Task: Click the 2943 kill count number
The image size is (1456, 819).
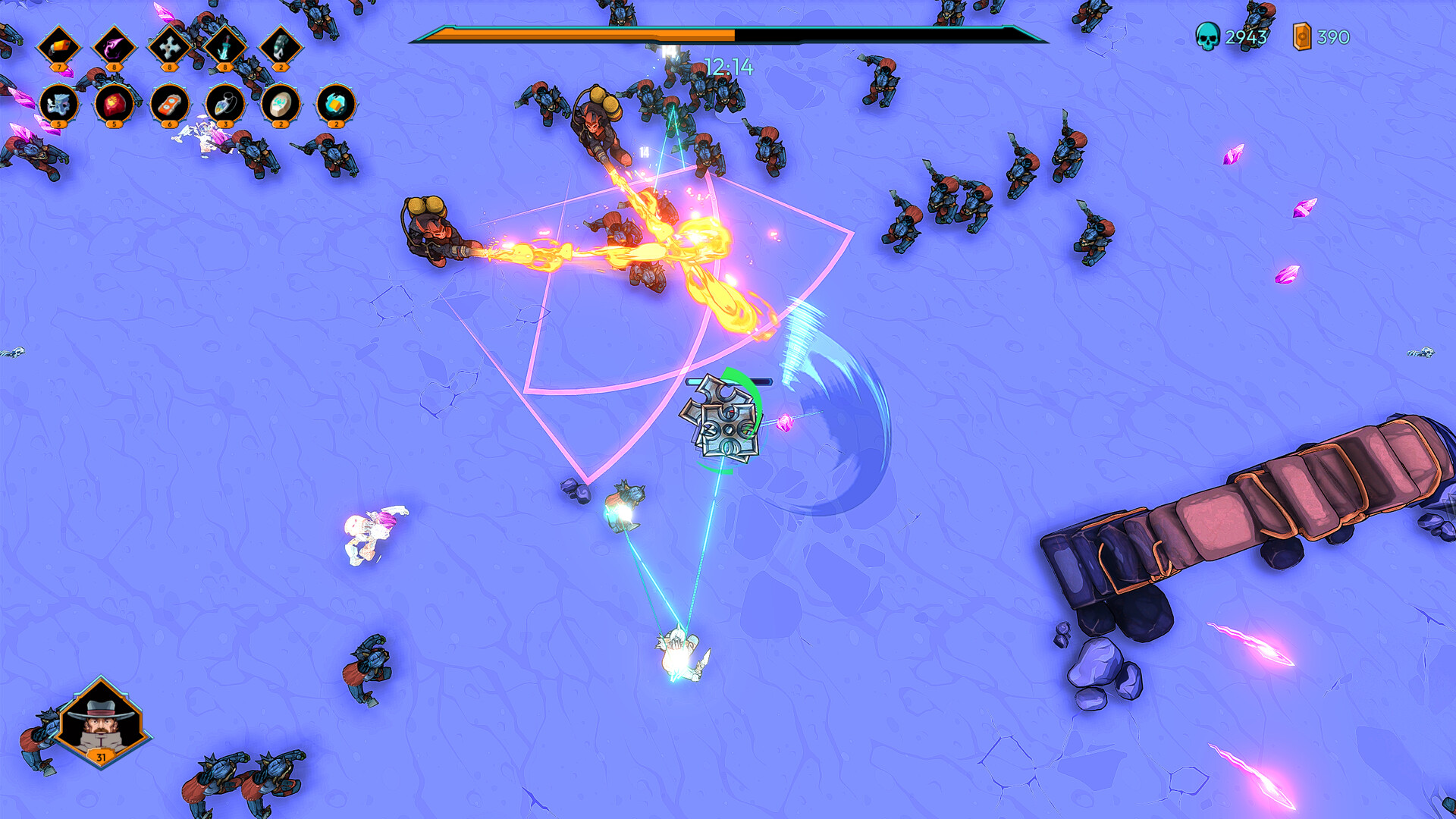Action: [1247, 36]
